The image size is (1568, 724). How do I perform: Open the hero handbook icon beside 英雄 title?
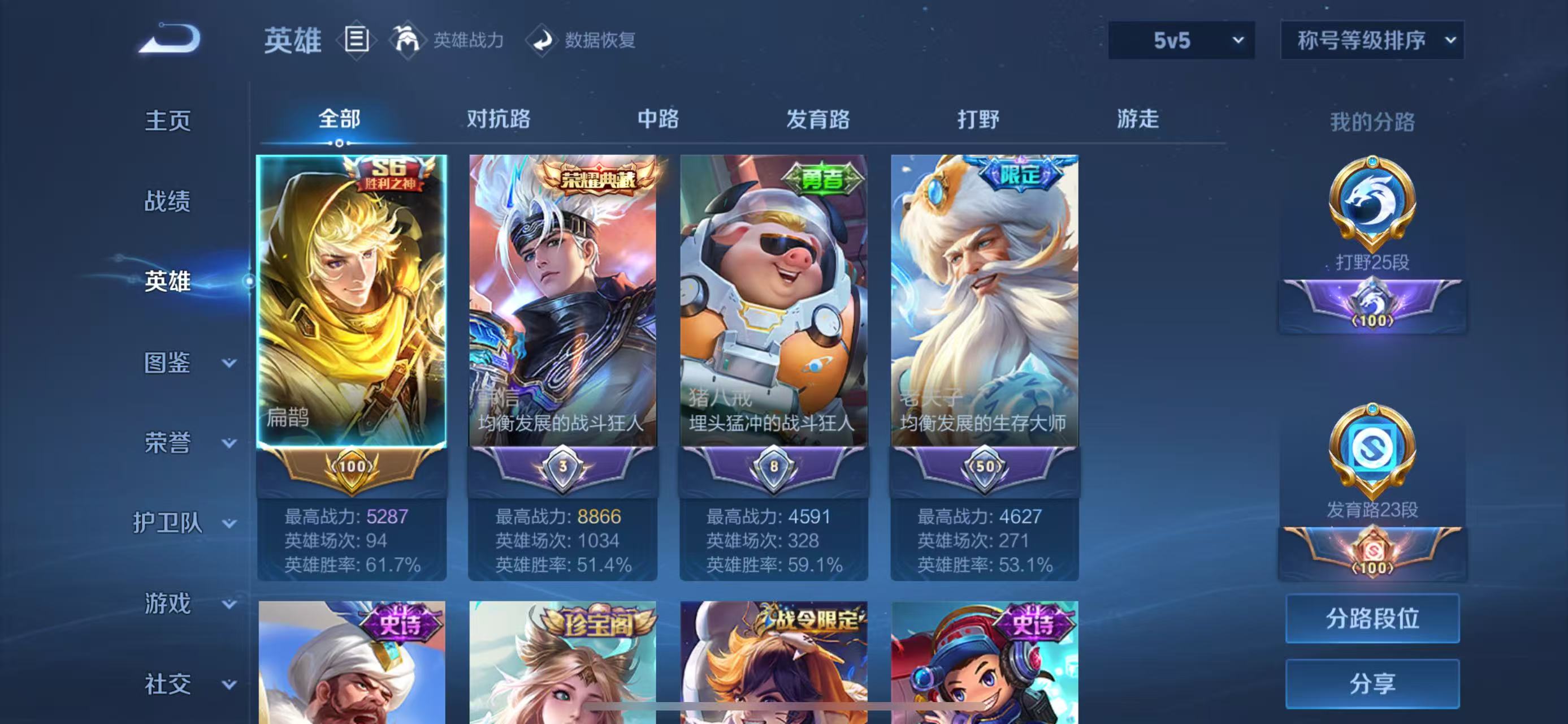[x=358, y=41]
